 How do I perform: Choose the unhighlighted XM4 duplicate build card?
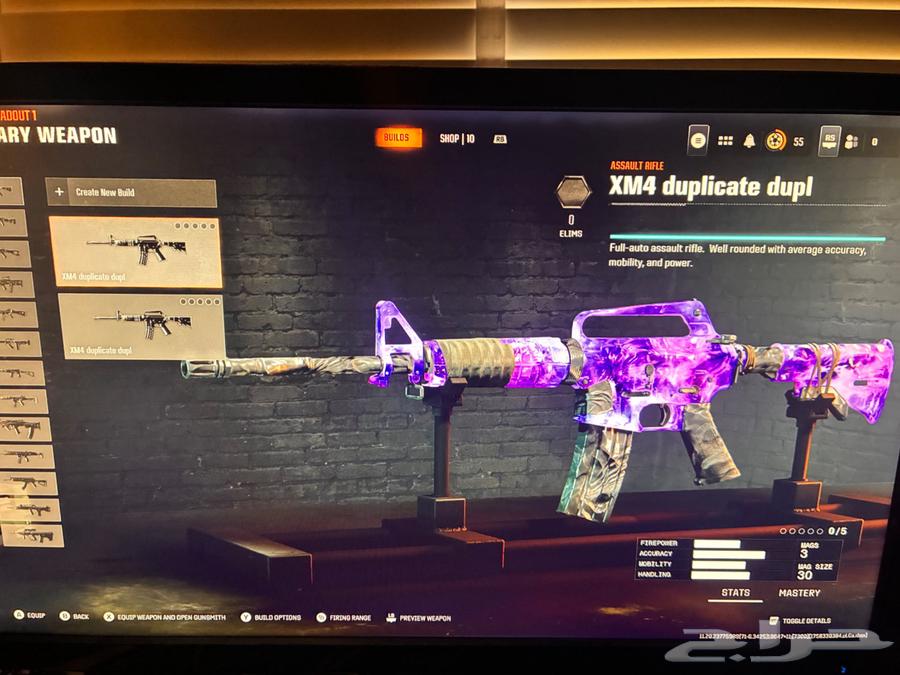140,325
